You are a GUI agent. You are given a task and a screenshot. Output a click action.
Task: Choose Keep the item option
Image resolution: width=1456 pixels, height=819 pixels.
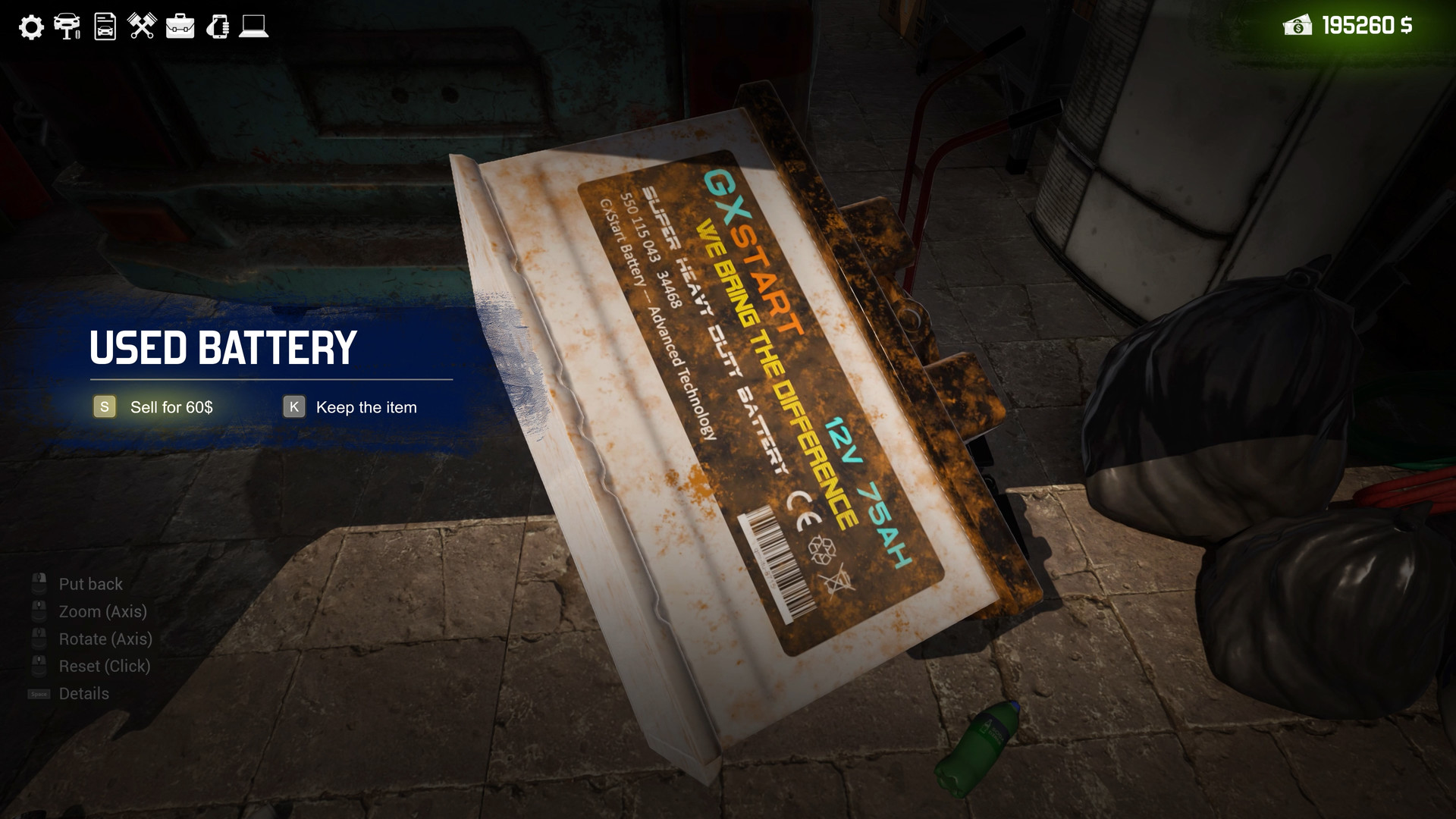tap(366, 407)
